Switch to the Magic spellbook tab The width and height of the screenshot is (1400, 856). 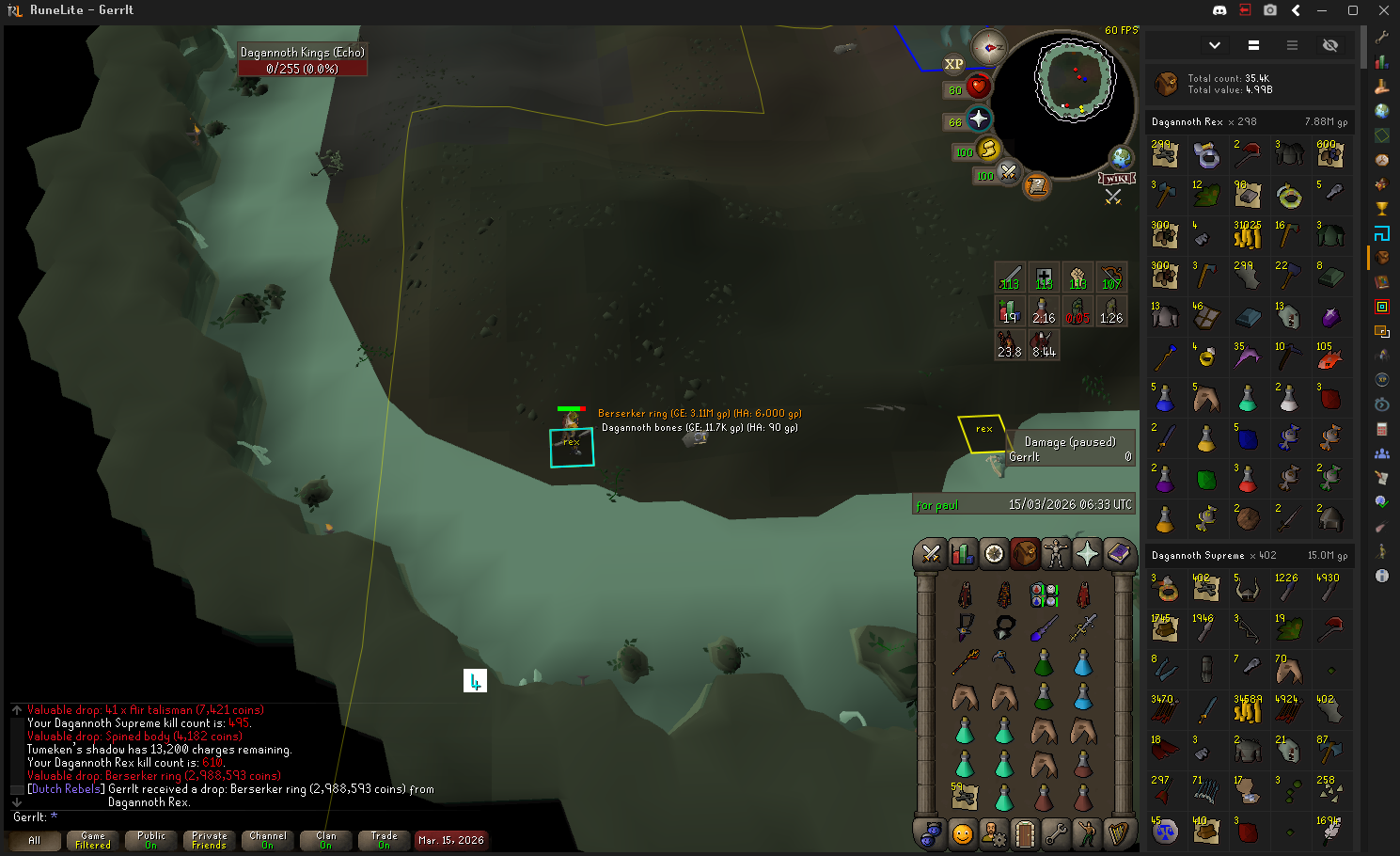tap(1118, 554)
